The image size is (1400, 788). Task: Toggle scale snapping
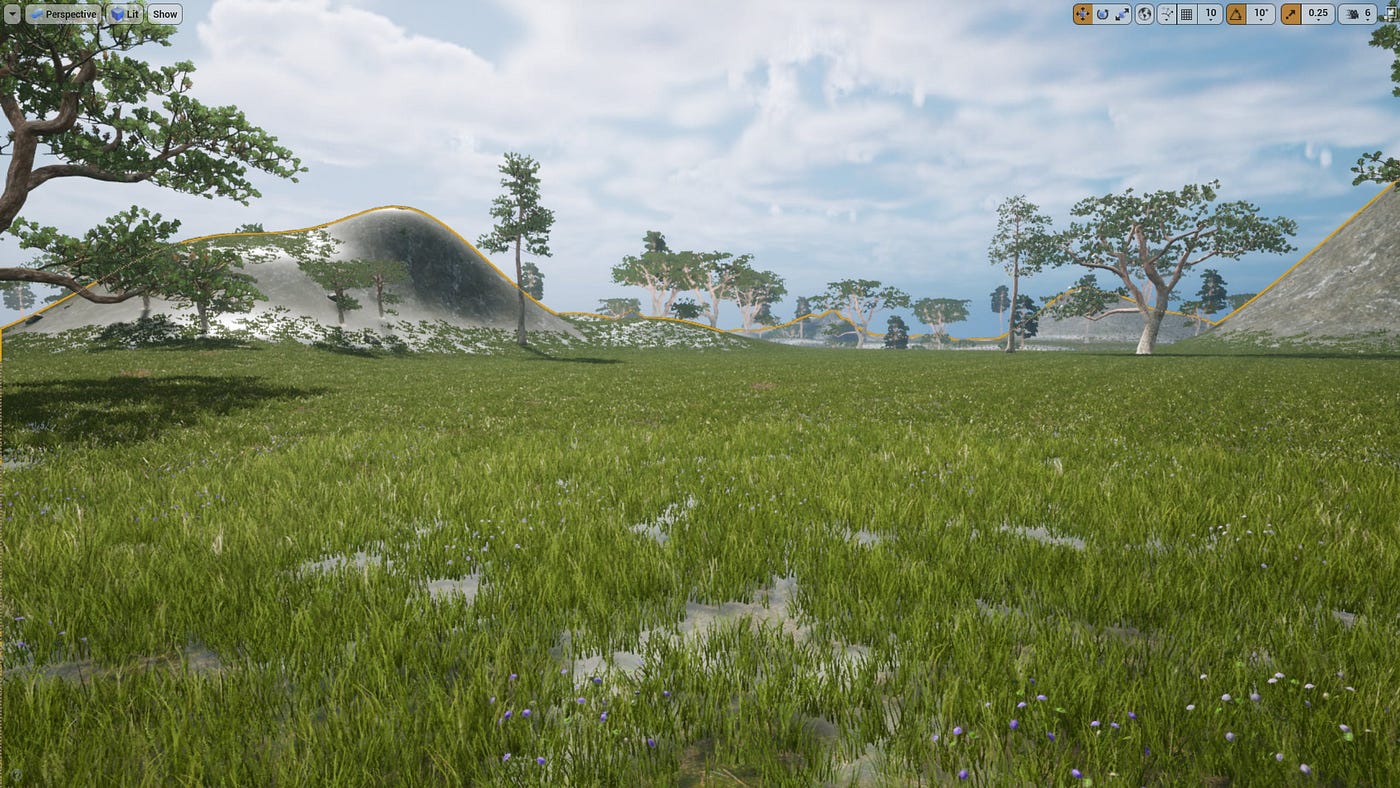(x=1290, y=13)
